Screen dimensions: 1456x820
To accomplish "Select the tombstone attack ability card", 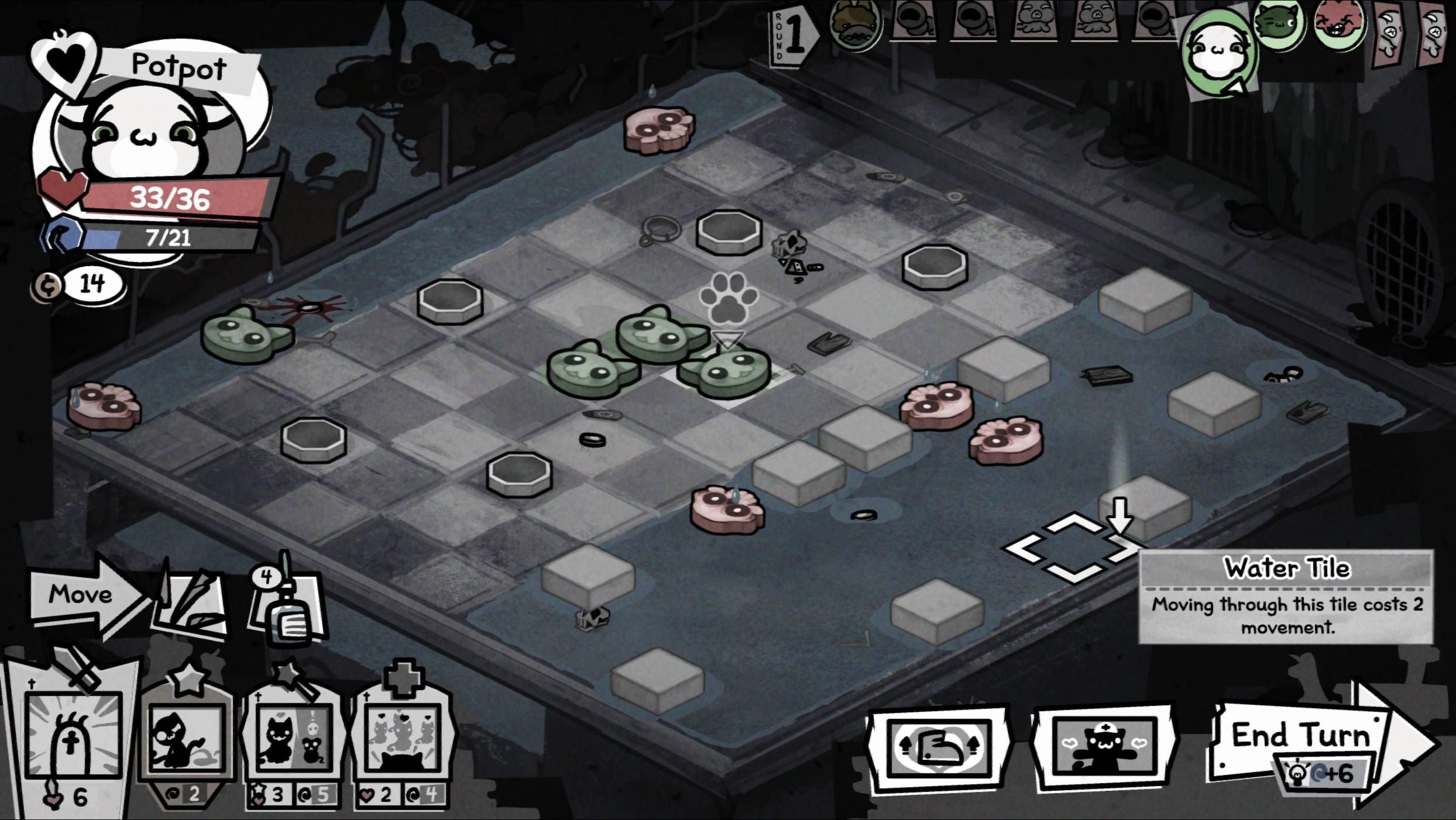I will pos(73,738).
